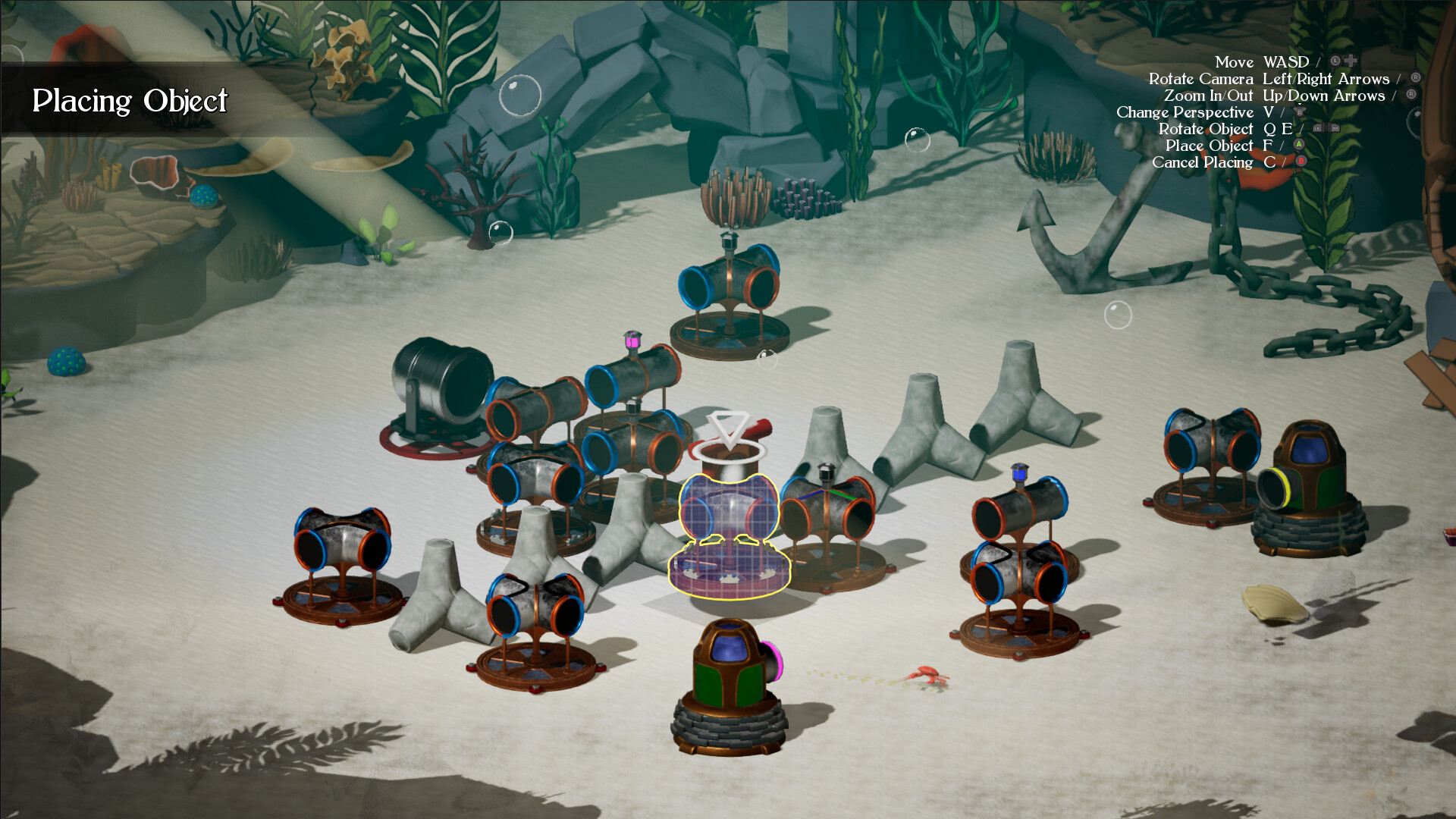Viewport: 1456px width, 819px height.
Task: Click the D-pad icon next to Move WASD
Action: (1351, 60)
